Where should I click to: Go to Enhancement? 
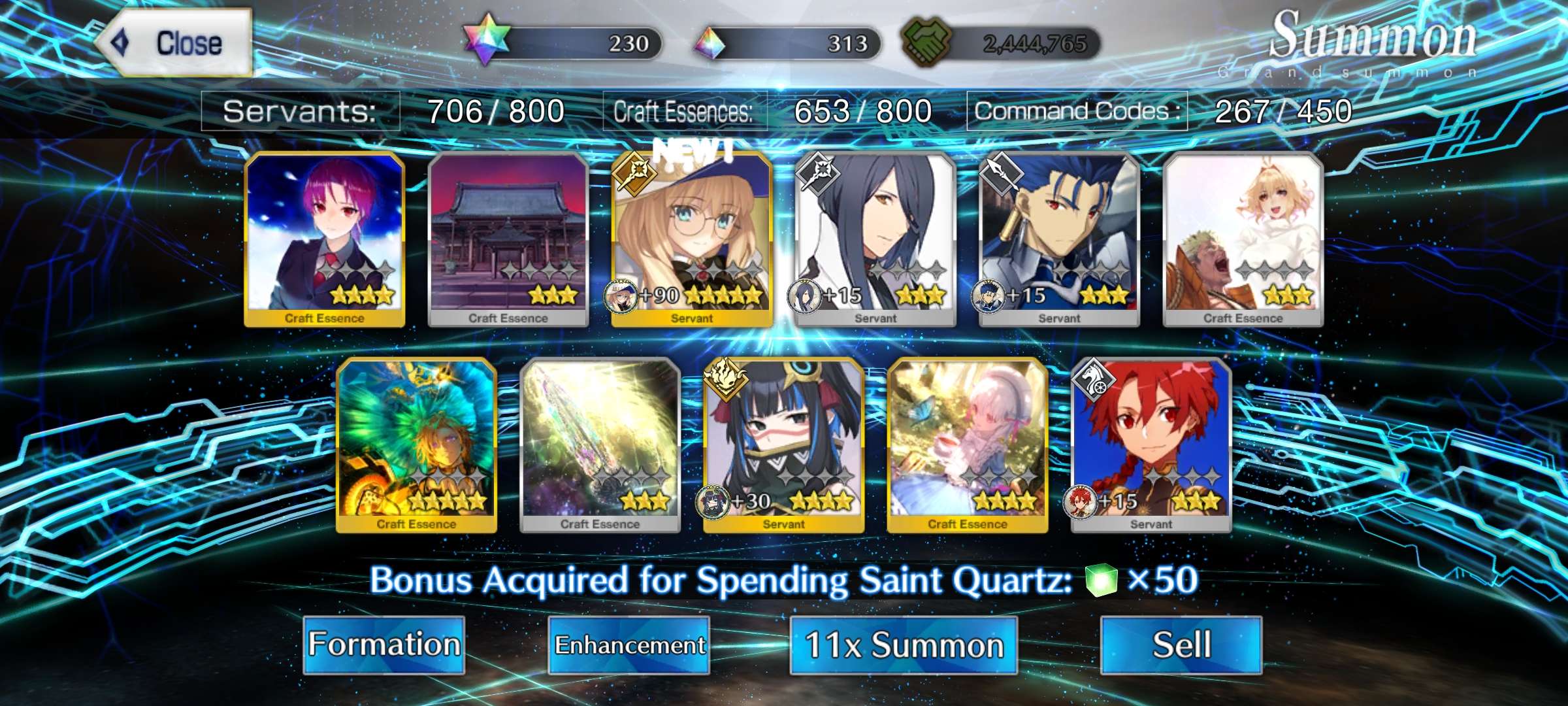click(x=629, y=645)
